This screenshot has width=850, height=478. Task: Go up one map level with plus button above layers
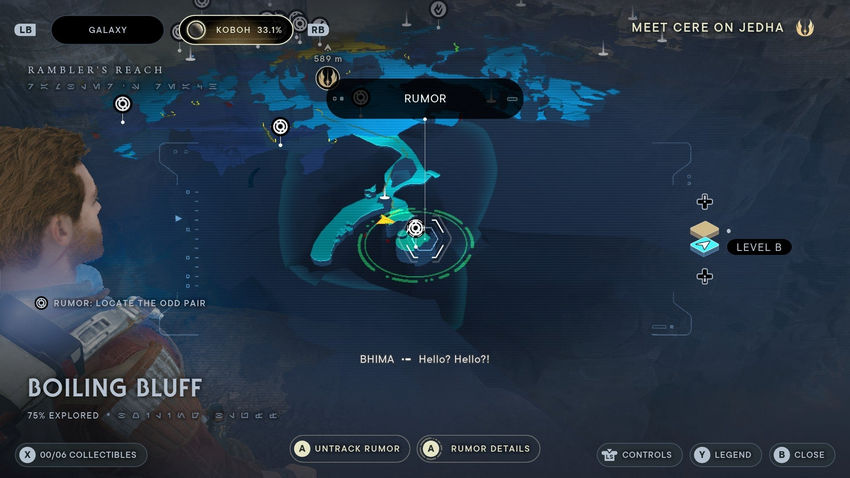click(704, 202)
